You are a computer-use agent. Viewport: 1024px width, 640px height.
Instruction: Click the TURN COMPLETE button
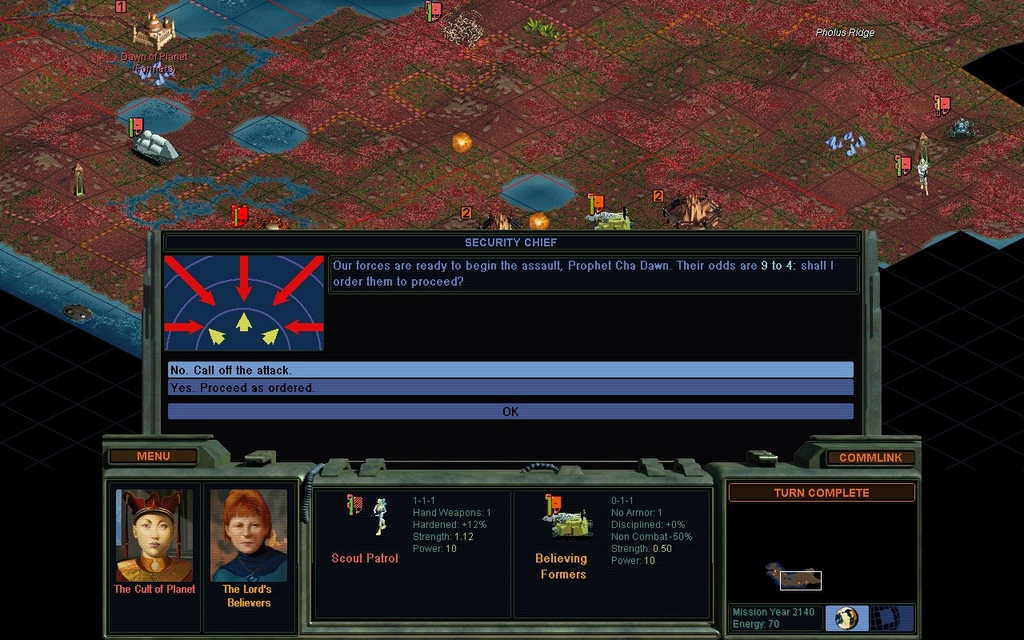point(821,493)
